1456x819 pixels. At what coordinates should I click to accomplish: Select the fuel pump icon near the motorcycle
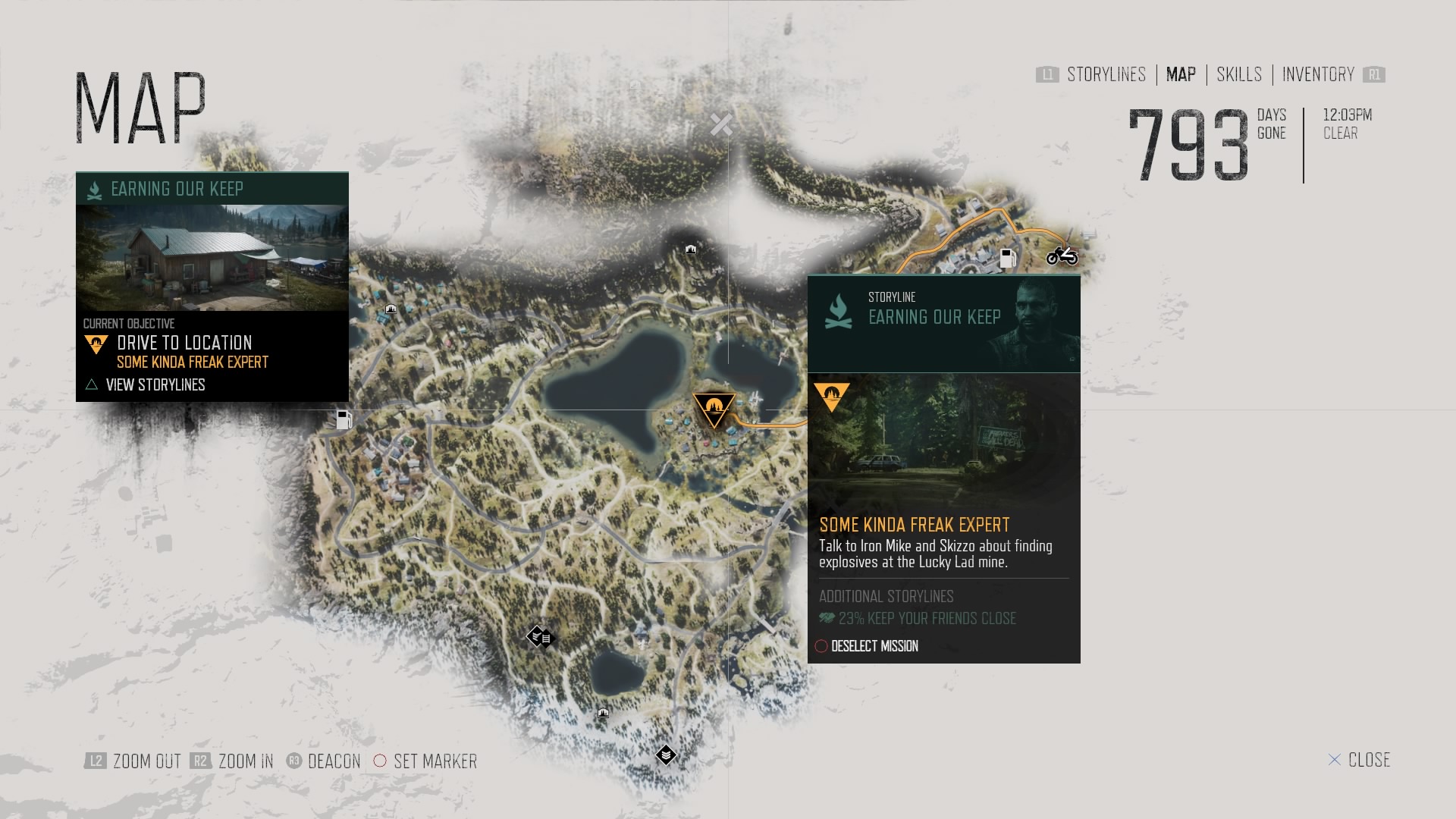(x=1007, y=259)
